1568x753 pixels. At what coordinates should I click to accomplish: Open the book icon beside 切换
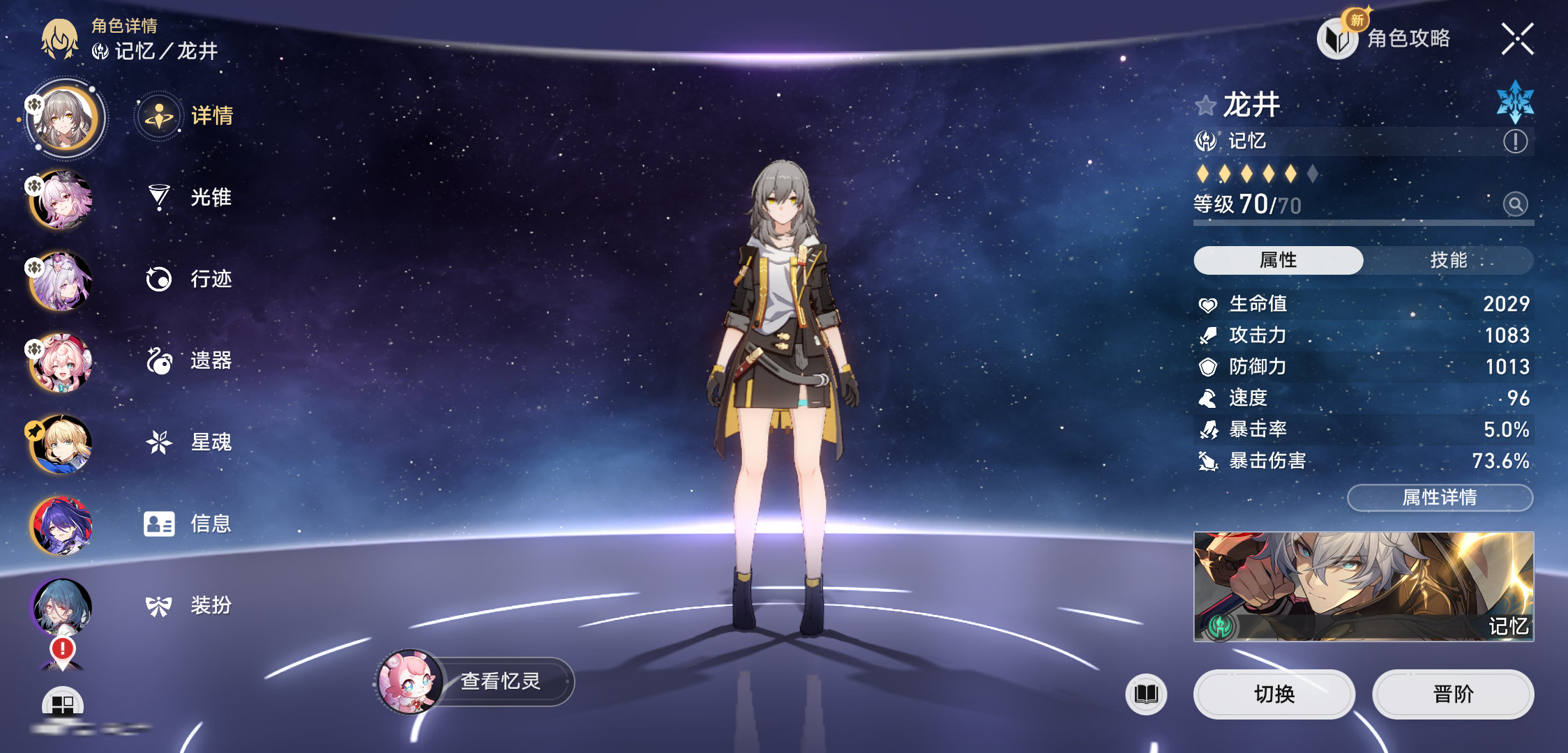coord(1146,694)
